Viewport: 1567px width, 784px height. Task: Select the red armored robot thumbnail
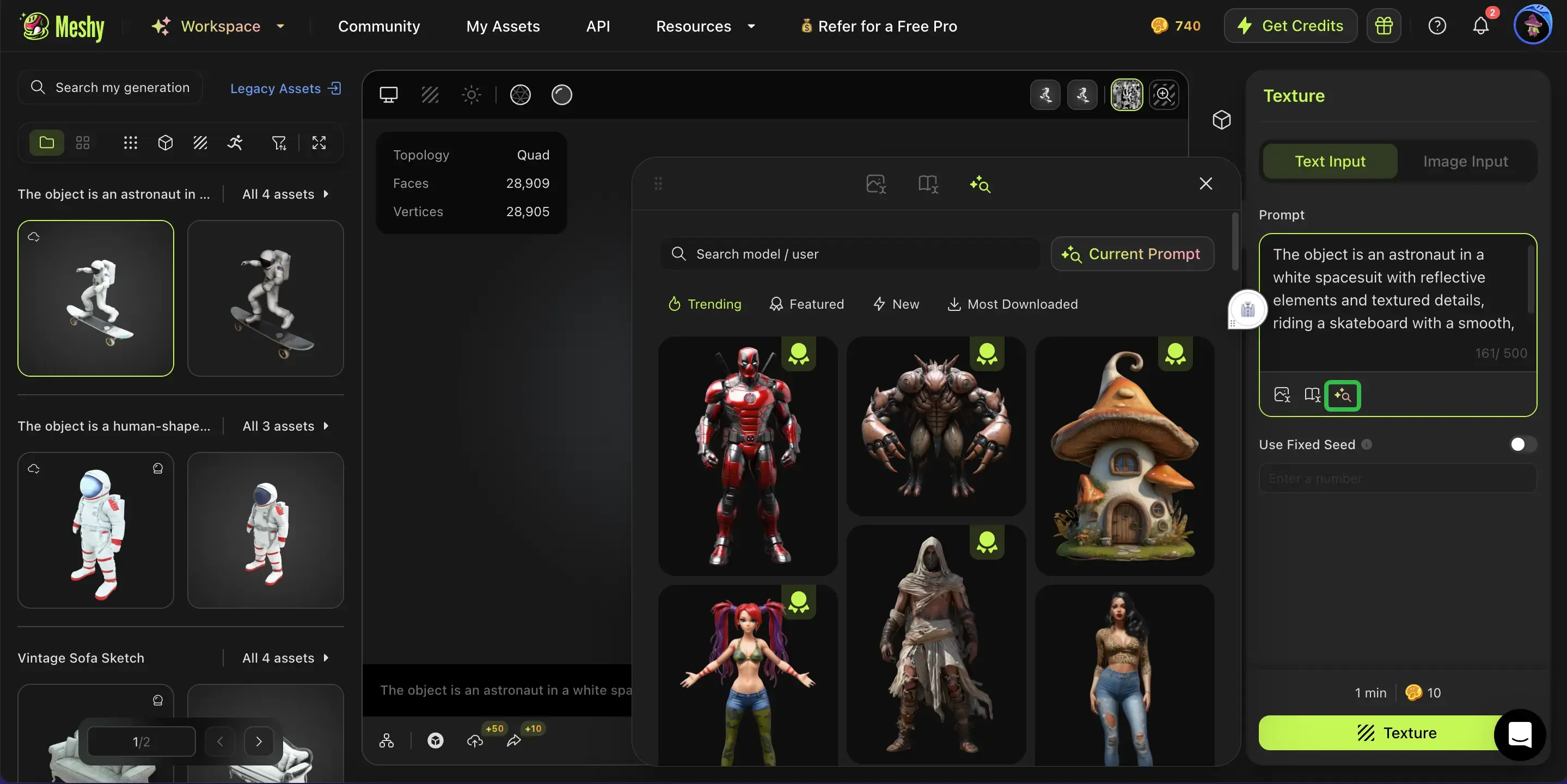tap(747, 456)
